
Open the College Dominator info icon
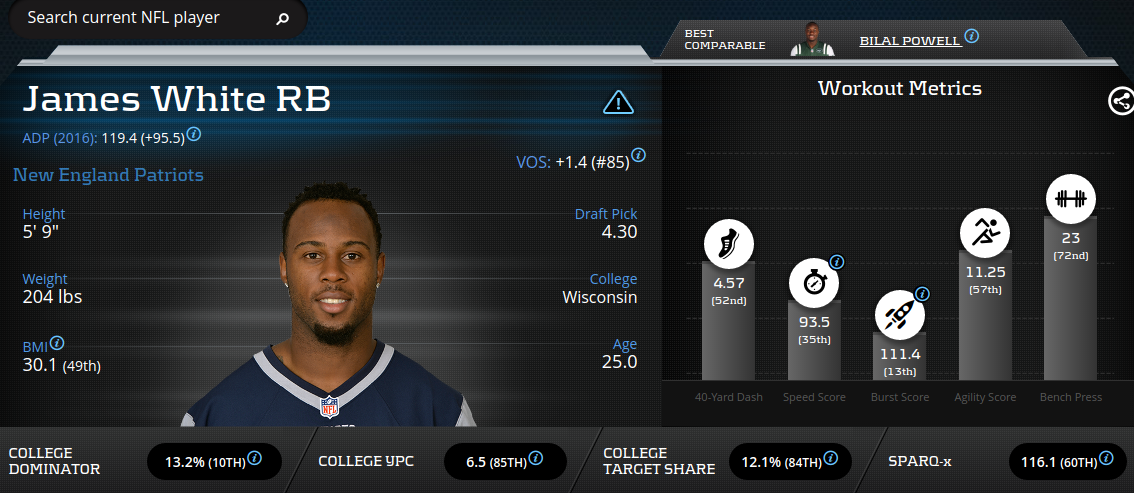point(254,459)
